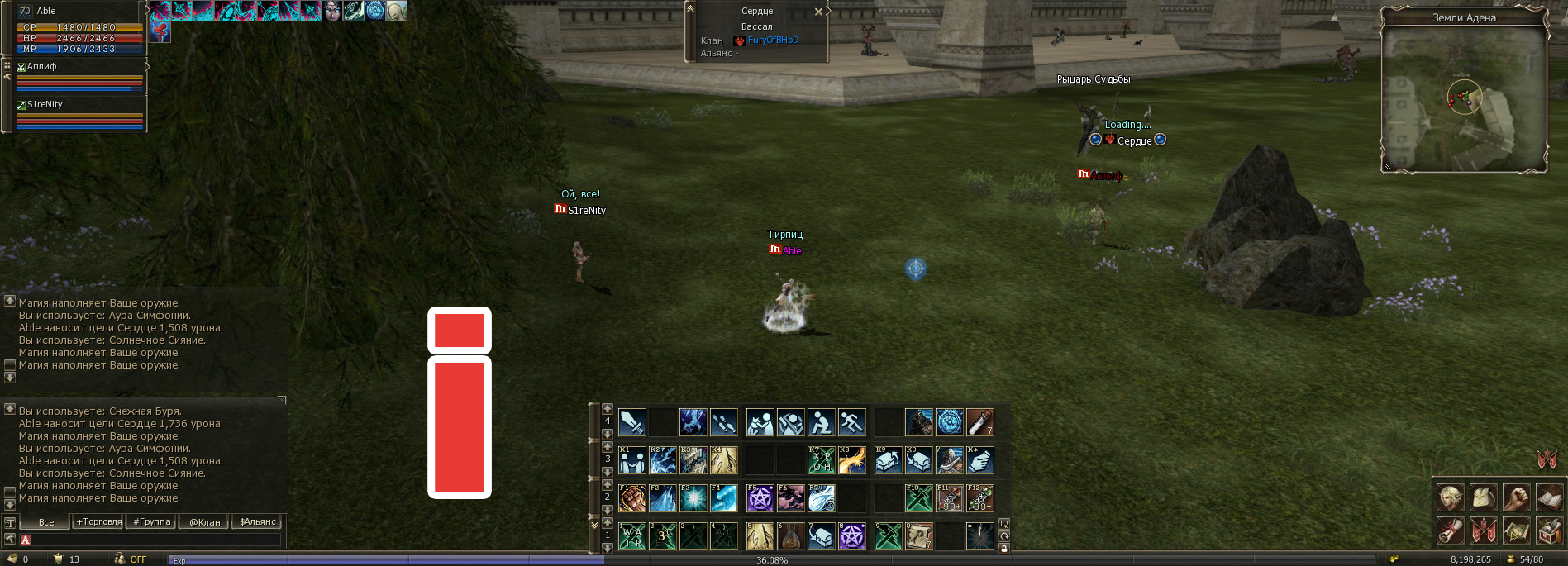Use the F1 fist skill
The image size is (1568, 566).
632,498
